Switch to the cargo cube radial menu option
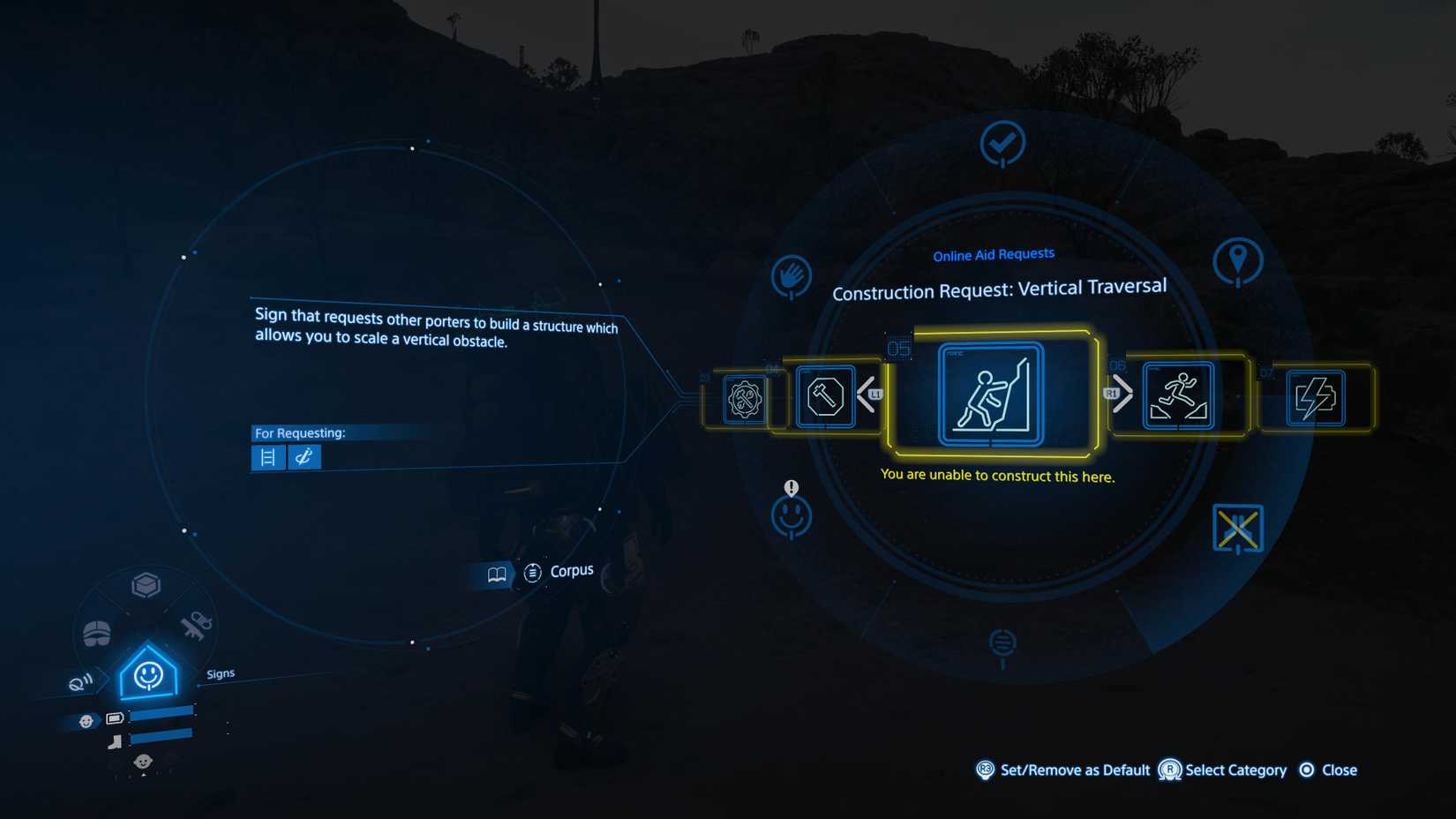1456x819 pixels. (x=146, y=584)
